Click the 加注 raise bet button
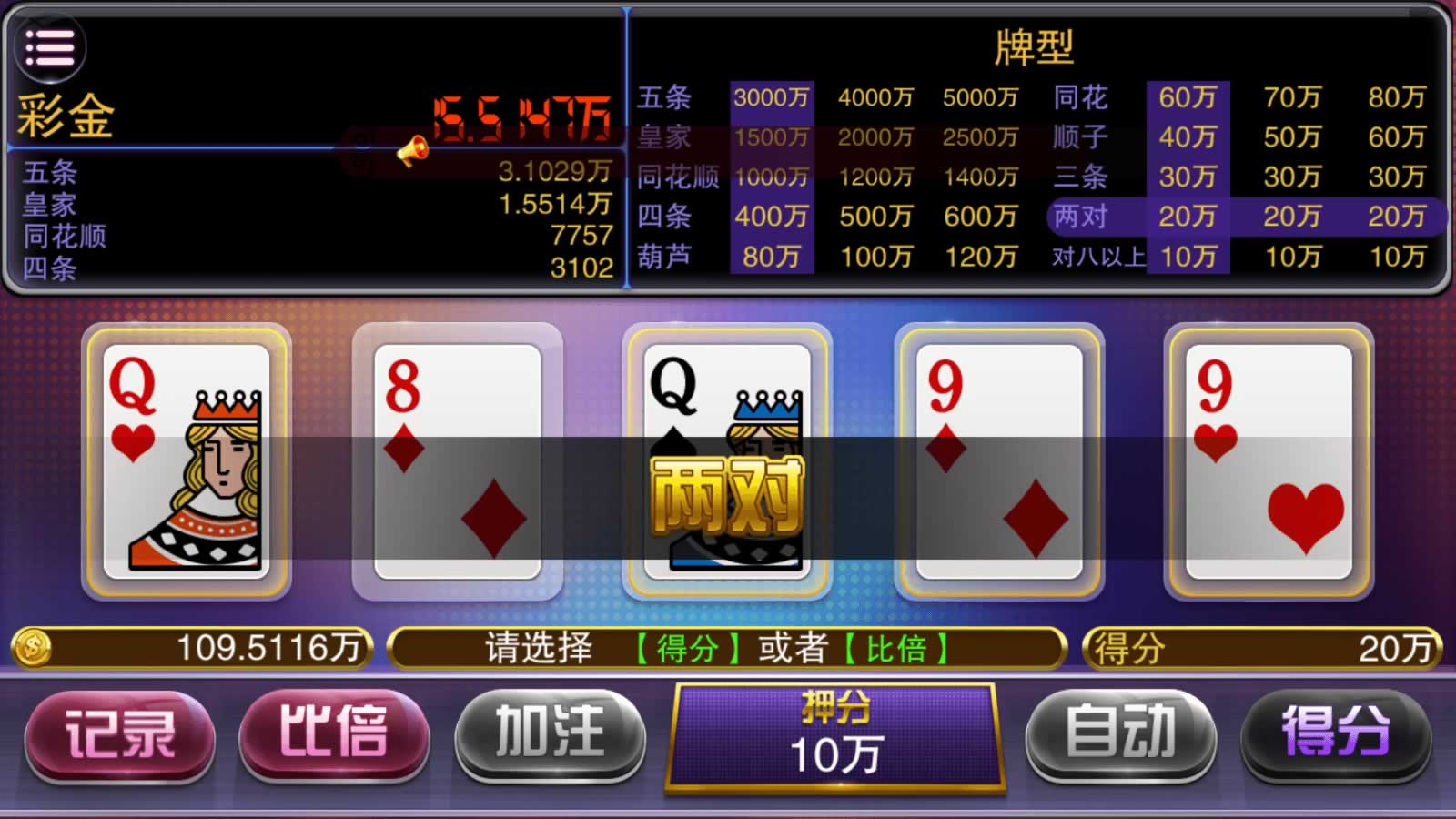 pyautogui.click(x=550, y=733)
